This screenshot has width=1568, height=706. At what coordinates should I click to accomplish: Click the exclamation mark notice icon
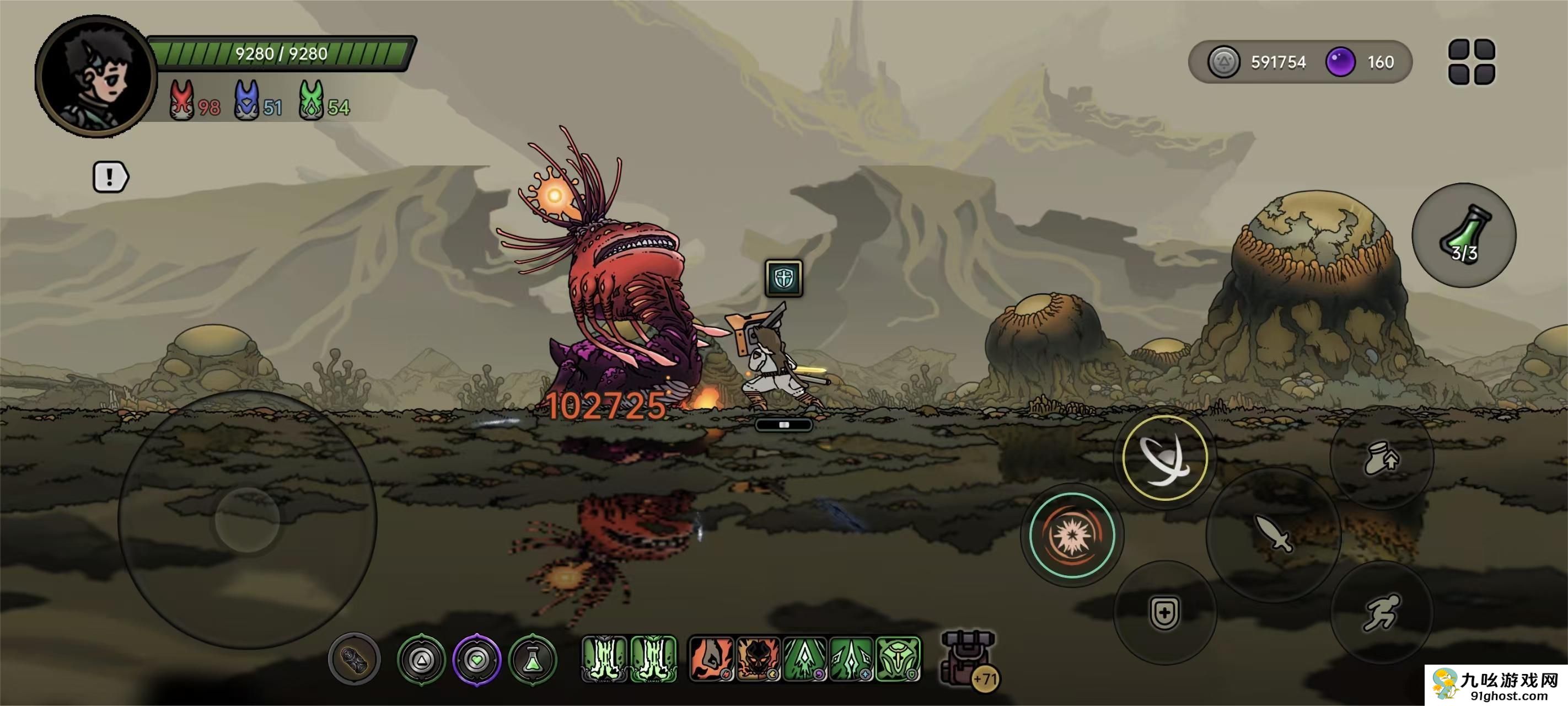(110, 177)
